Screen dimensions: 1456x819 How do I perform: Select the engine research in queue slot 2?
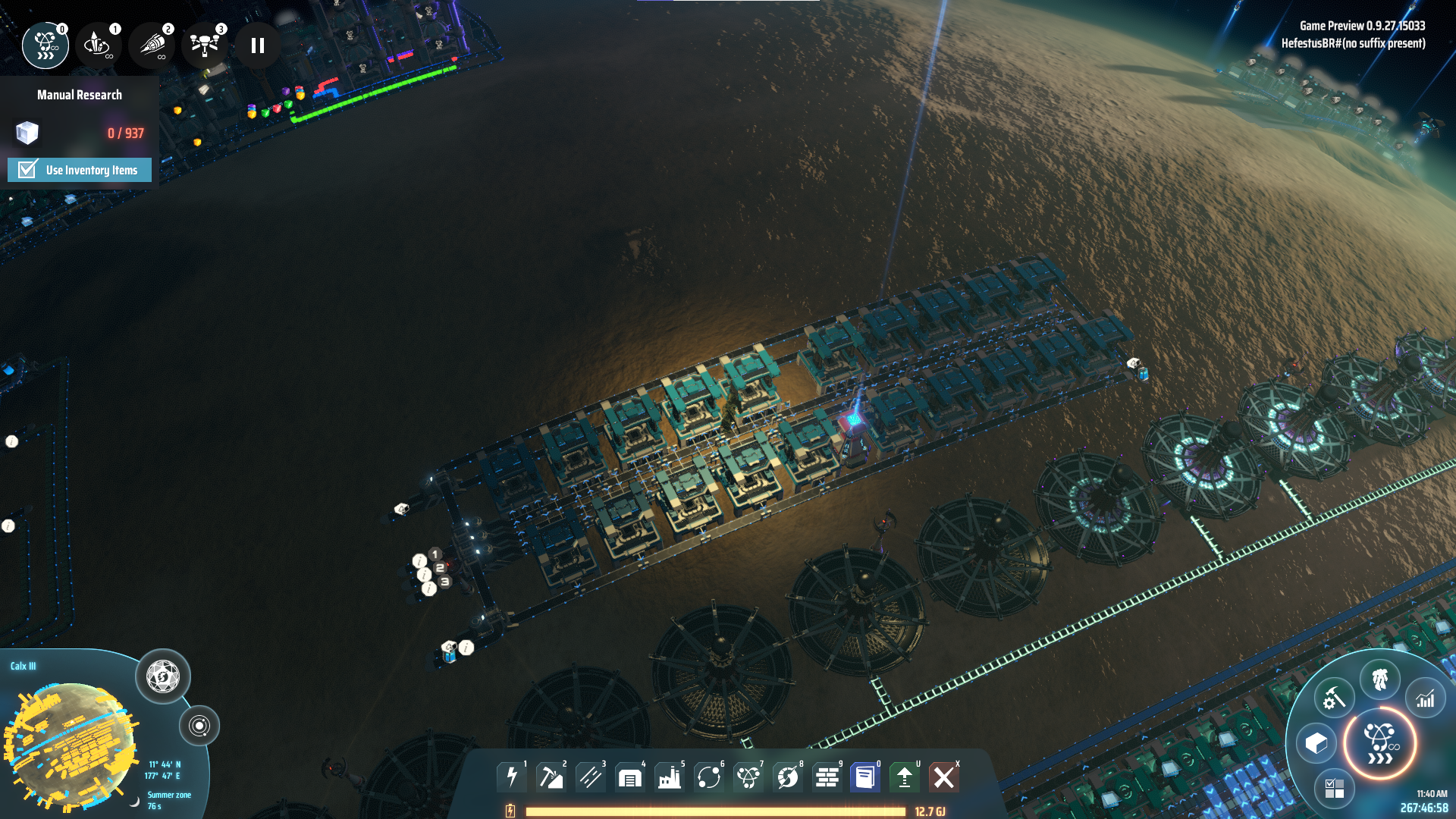152,45
